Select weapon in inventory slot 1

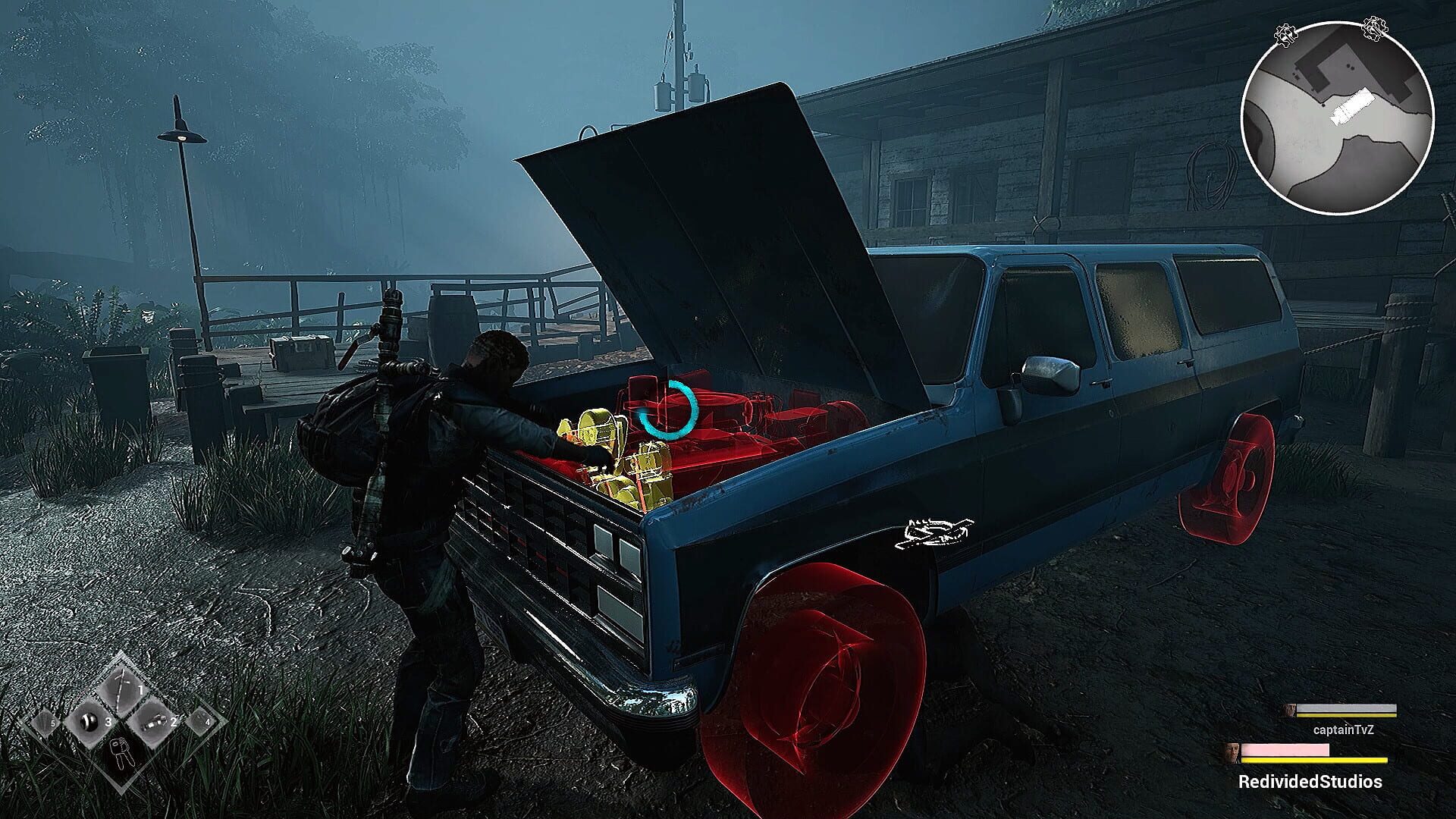pos(124,689)
